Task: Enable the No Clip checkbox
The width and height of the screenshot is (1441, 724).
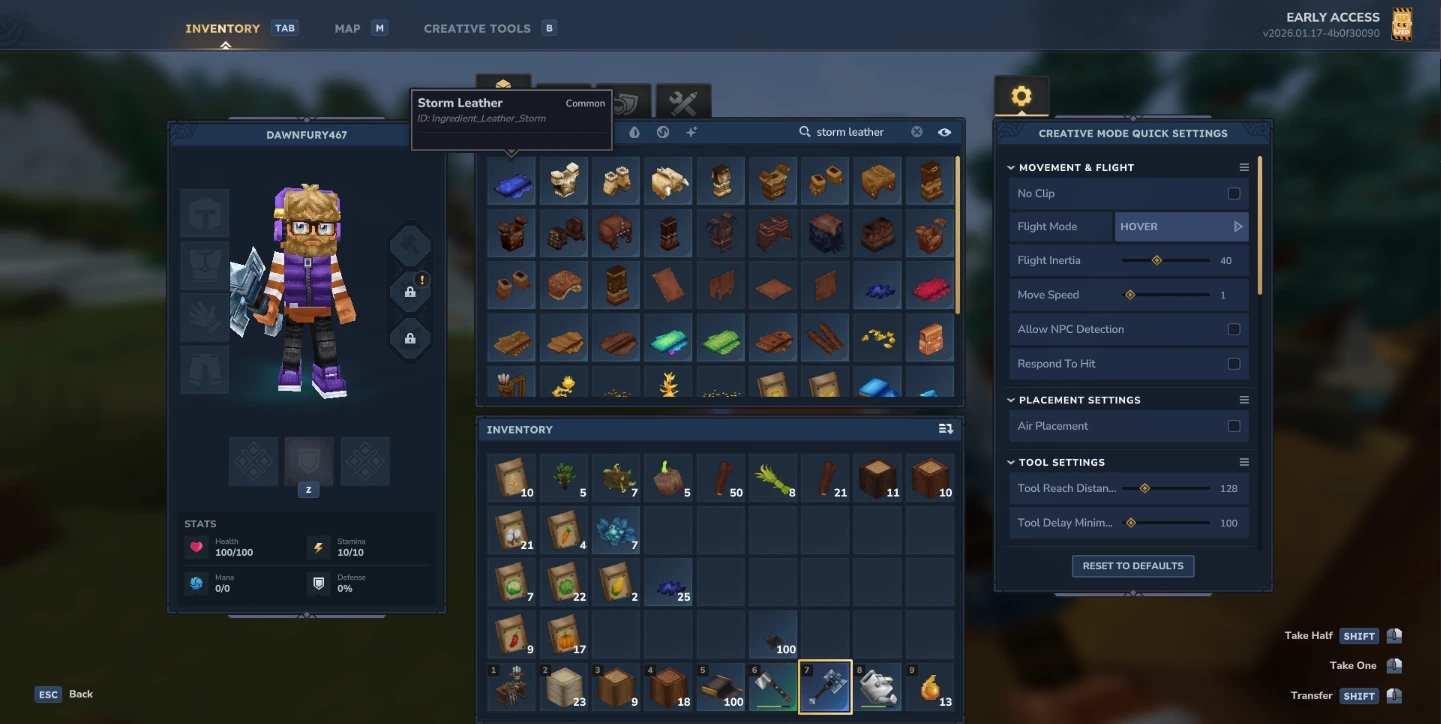Action: point(1235,193)
